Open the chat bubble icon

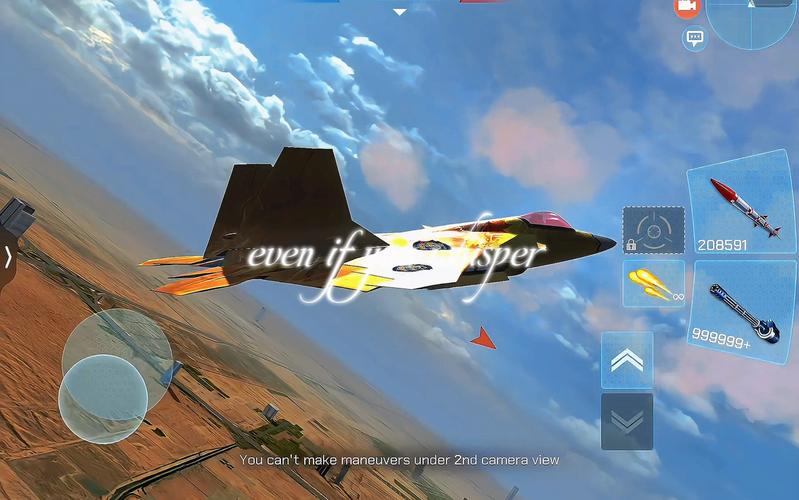pos(693,39)
